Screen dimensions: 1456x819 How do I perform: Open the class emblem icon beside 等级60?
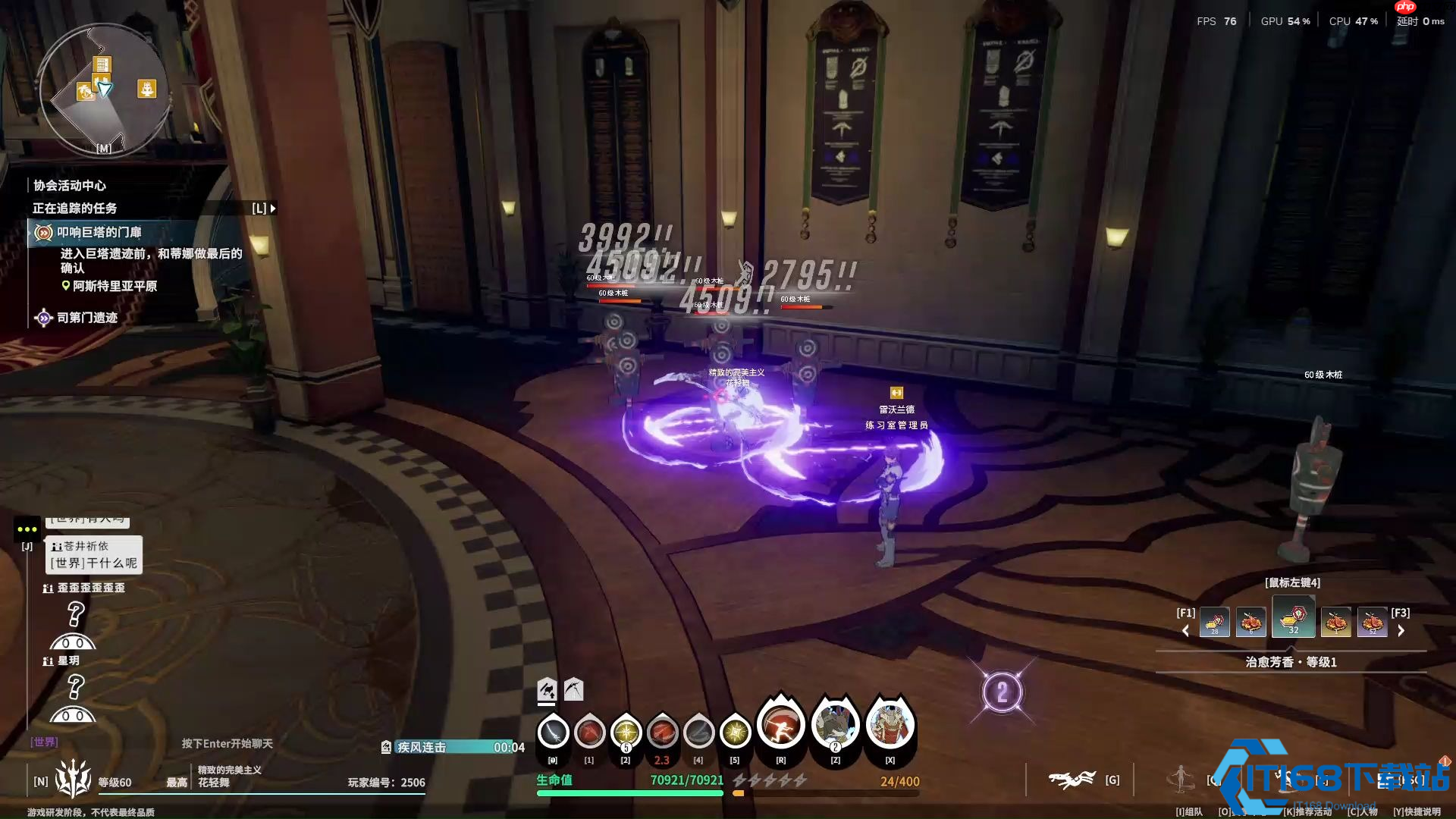coord(73,779)
